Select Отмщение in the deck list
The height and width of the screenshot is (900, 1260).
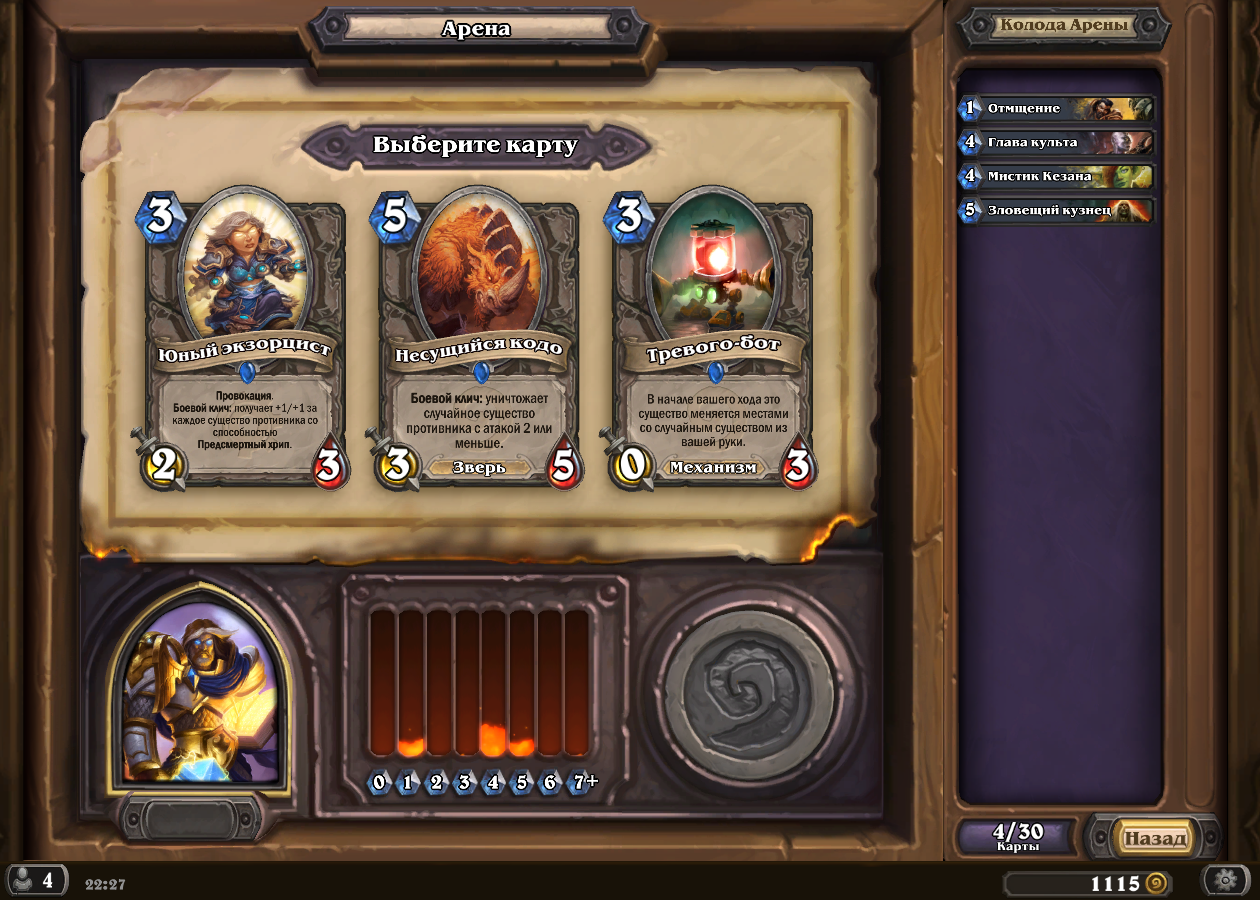click(x=1057, y=108)
